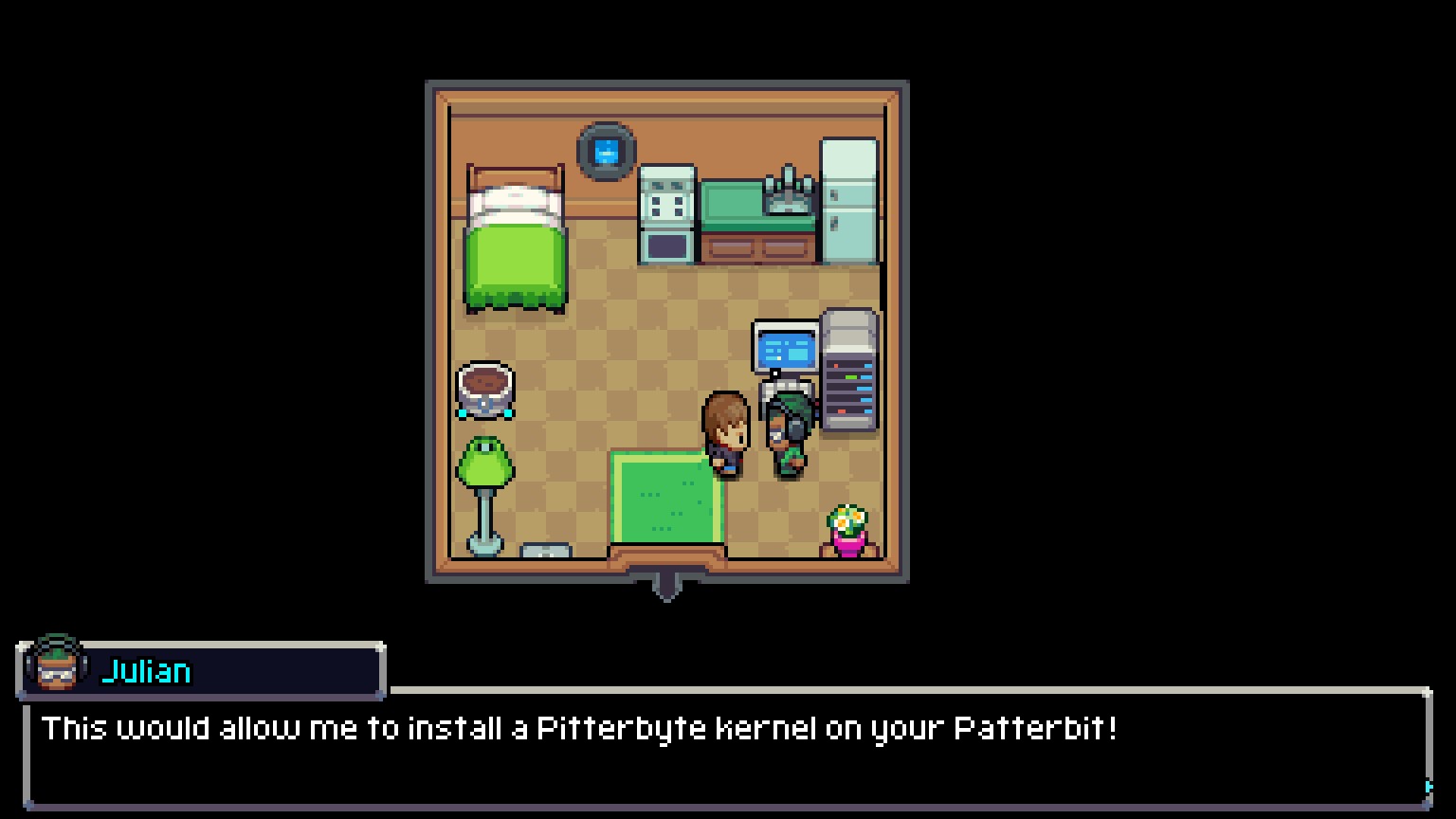Toggle the green floor lamp on
This screenshot has width=1456, height=819.
click(487, 464)
